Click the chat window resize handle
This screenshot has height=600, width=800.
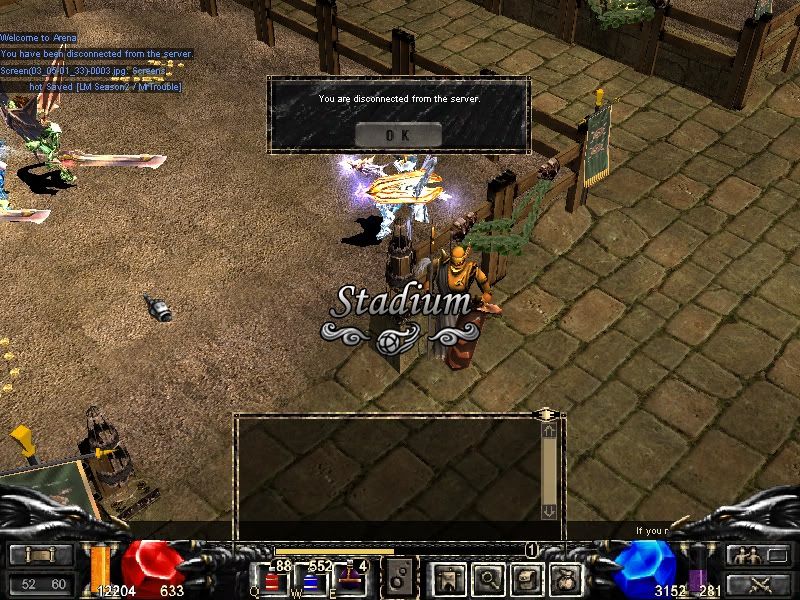(x=545, y=413)
